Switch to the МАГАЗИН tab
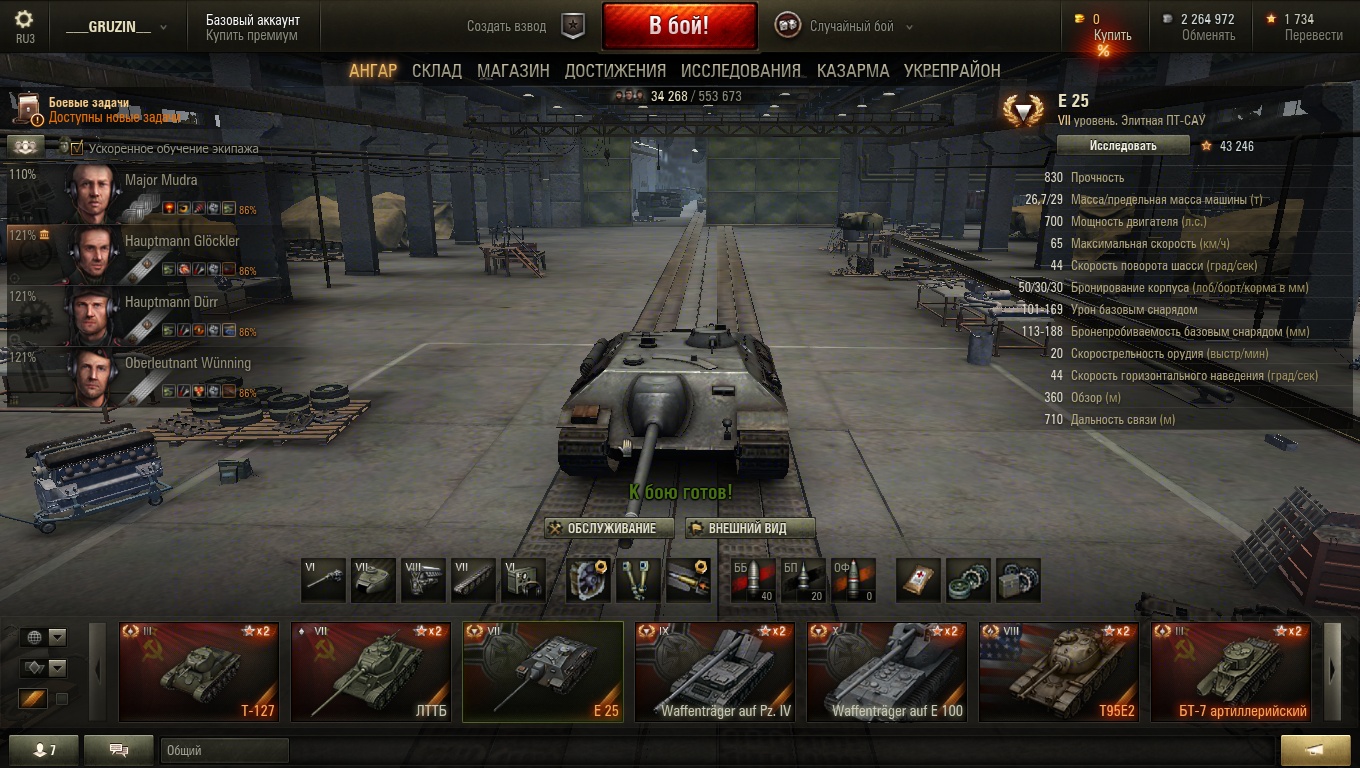This screenshot has width=1360, height=768. tap(513, 71)
